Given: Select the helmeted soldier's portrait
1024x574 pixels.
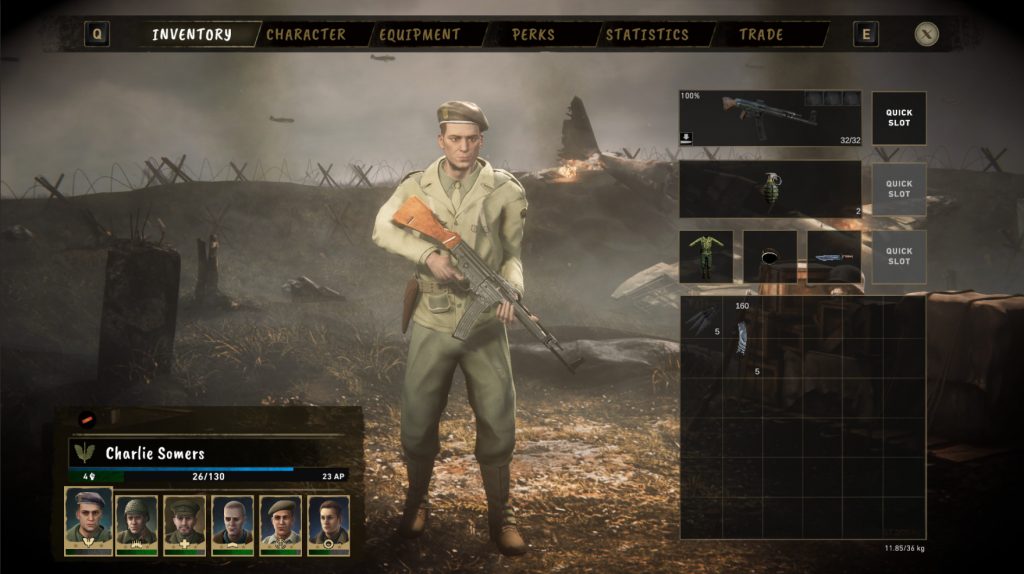Looking at the screenshot, I should [x=136, y=523].
